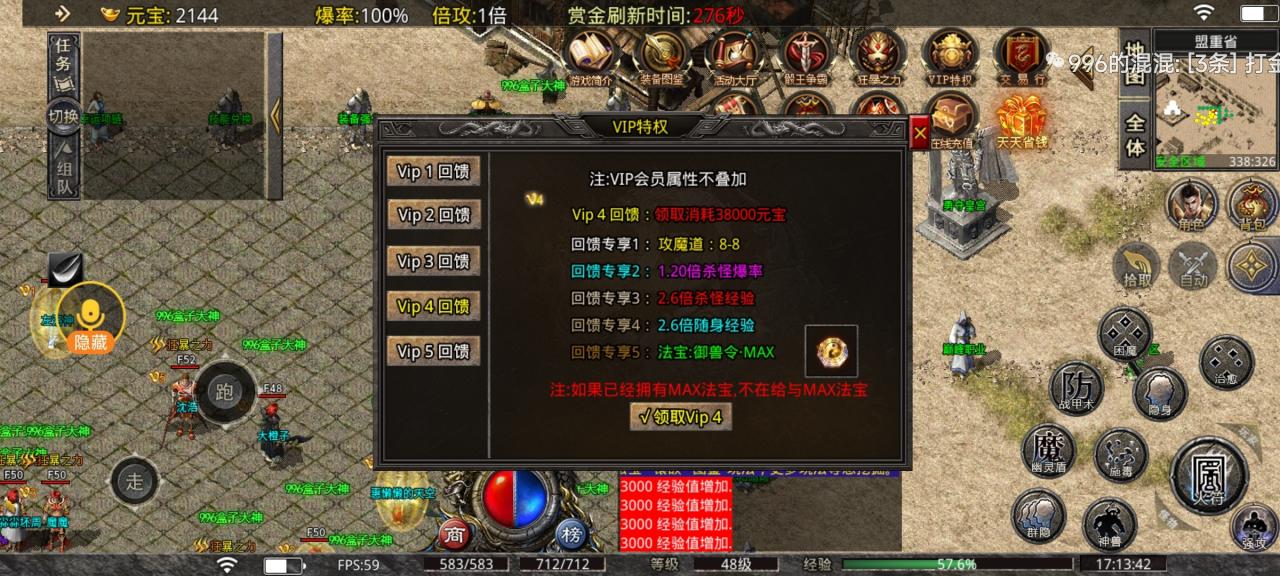The height and width of the screenshot is (576, 1280).
Task: Switch to the Vip 2 回馈 tab
Action: [433, 215]
